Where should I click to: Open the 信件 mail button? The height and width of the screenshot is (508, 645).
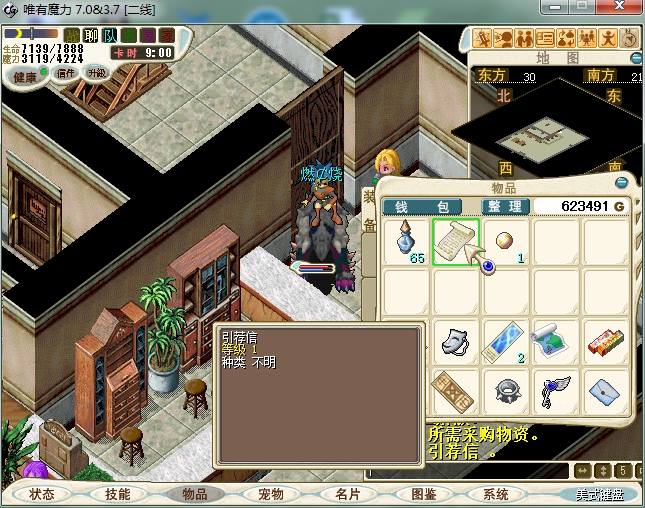[66, 73]
